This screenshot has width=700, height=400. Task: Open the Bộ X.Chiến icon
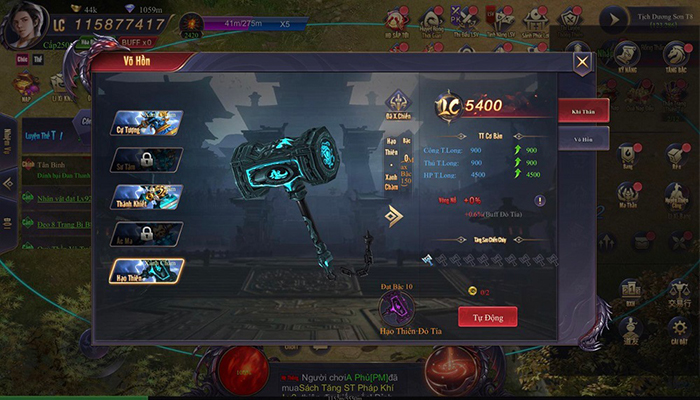398,103
